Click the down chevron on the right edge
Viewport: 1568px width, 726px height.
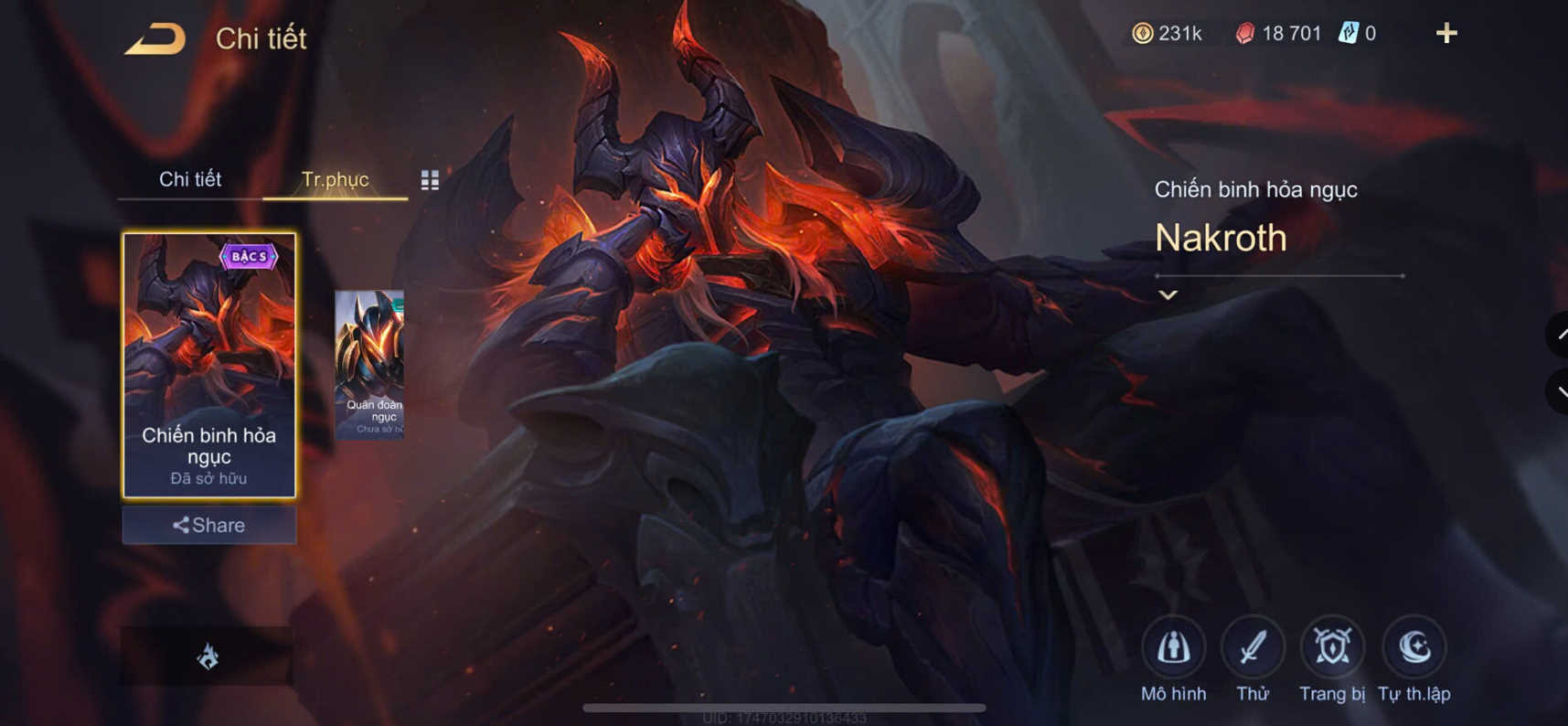1556,393
